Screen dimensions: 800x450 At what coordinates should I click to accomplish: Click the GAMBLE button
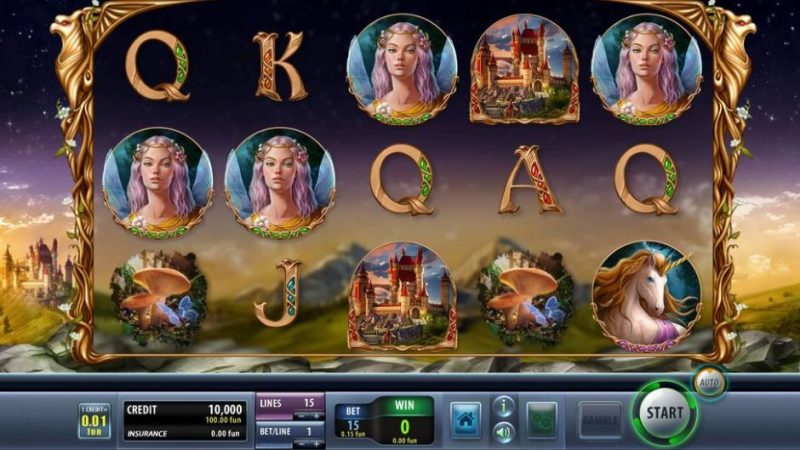point(600,418)
